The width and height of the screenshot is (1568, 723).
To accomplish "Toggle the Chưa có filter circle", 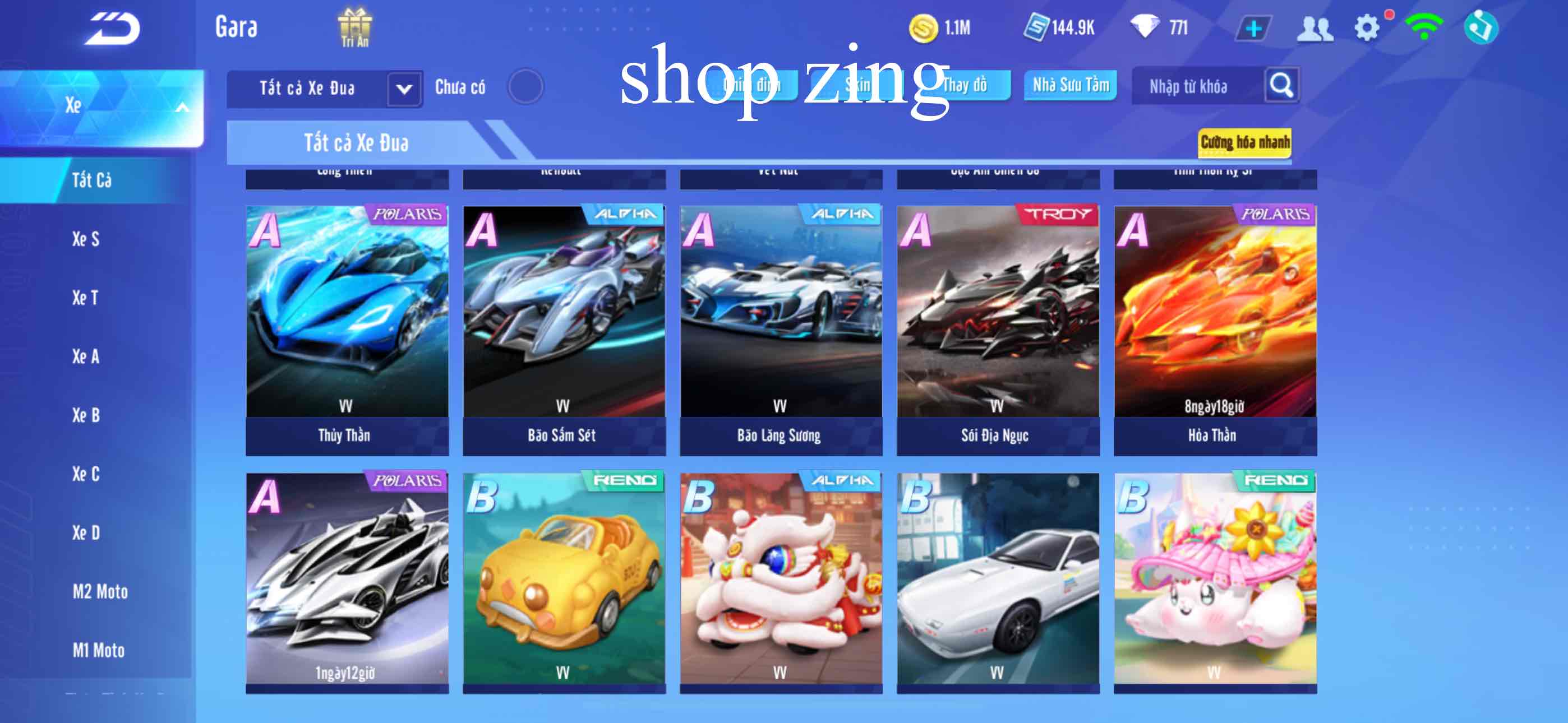I will [x=525, y=86].
